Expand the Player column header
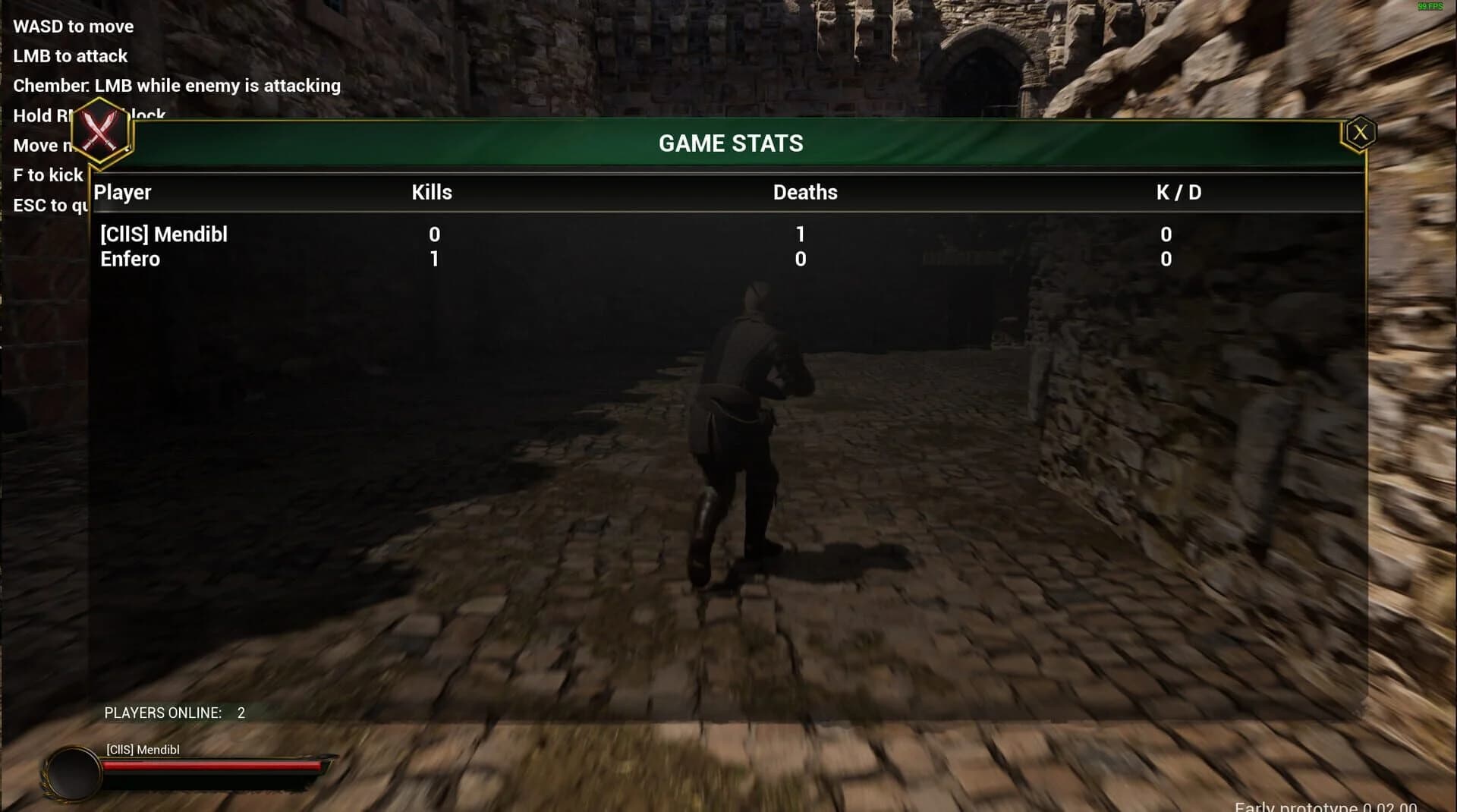This screenshot has height=812, width=1457. [x=122, y=192]
